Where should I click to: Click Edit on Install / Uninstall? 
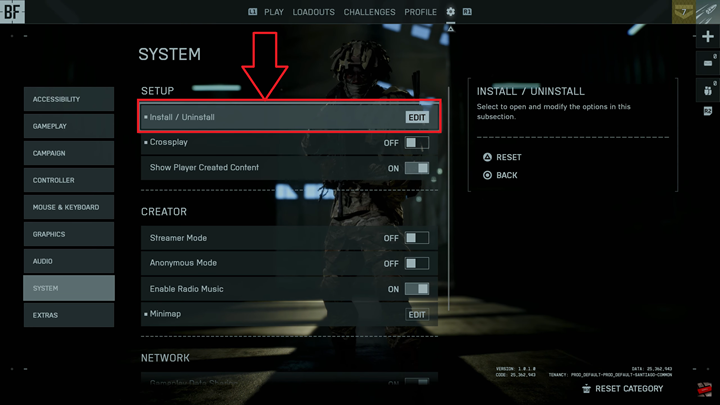pyautogui.click(x=417, y=117)
